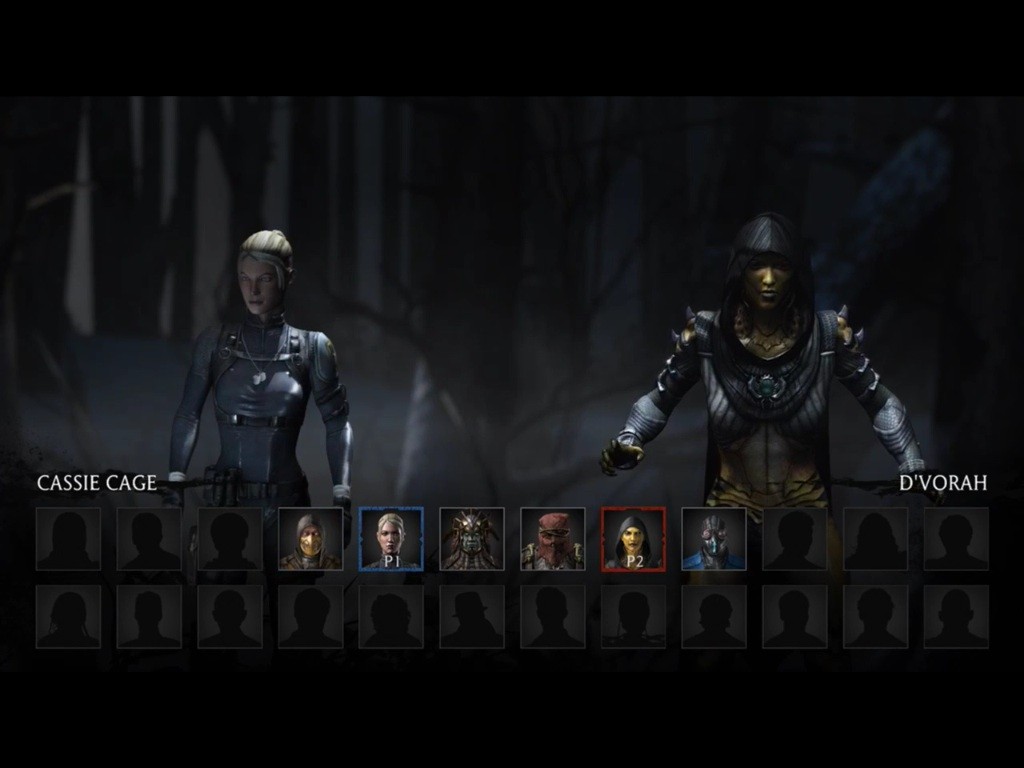Pick Sub-Zero's blue-masked portrait
Viewport: 1024px width, 768px height.
click(x=714, y=539)
